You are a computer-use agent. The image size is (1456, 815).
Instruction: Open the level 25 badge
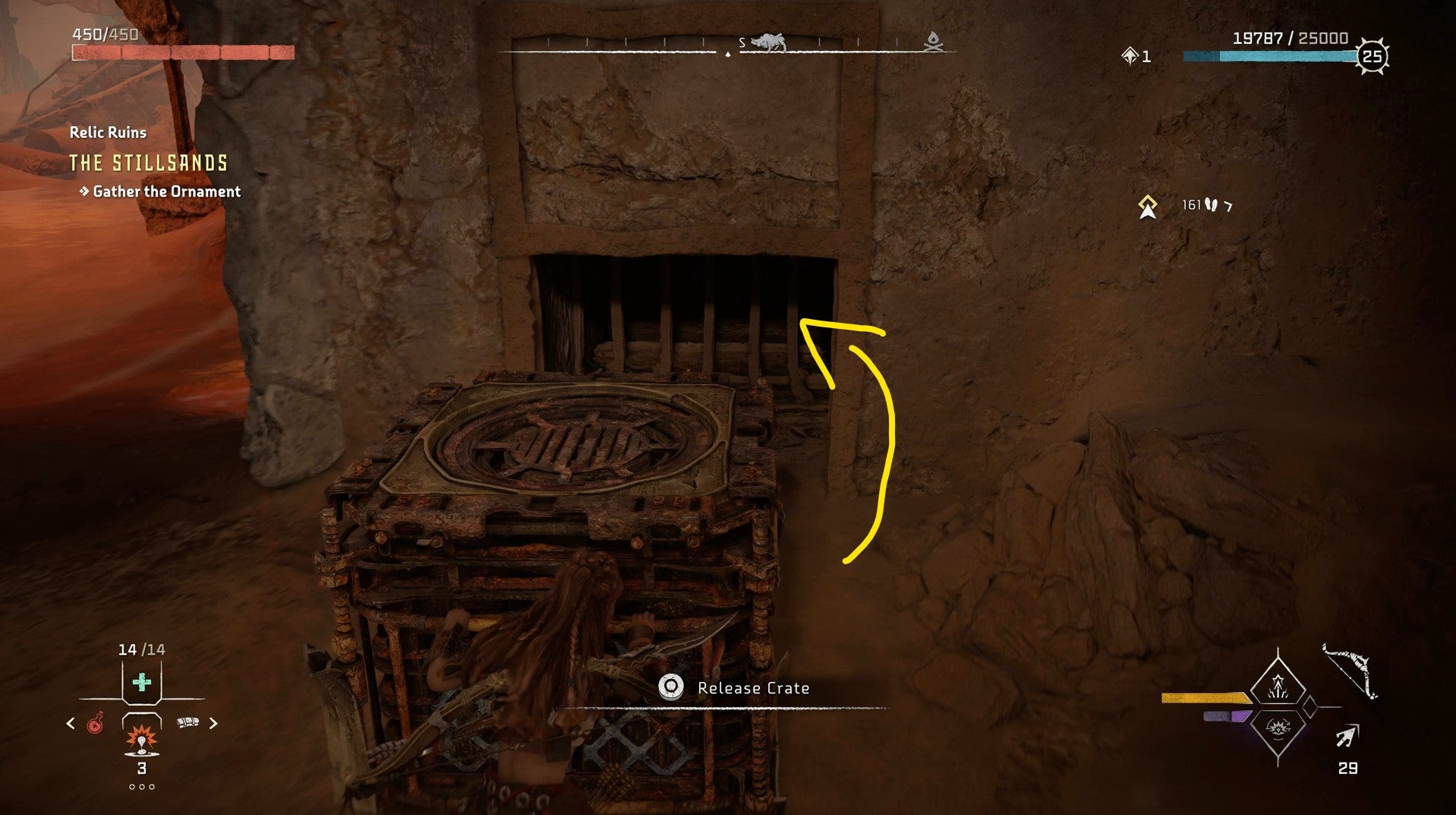[1372, 56]
